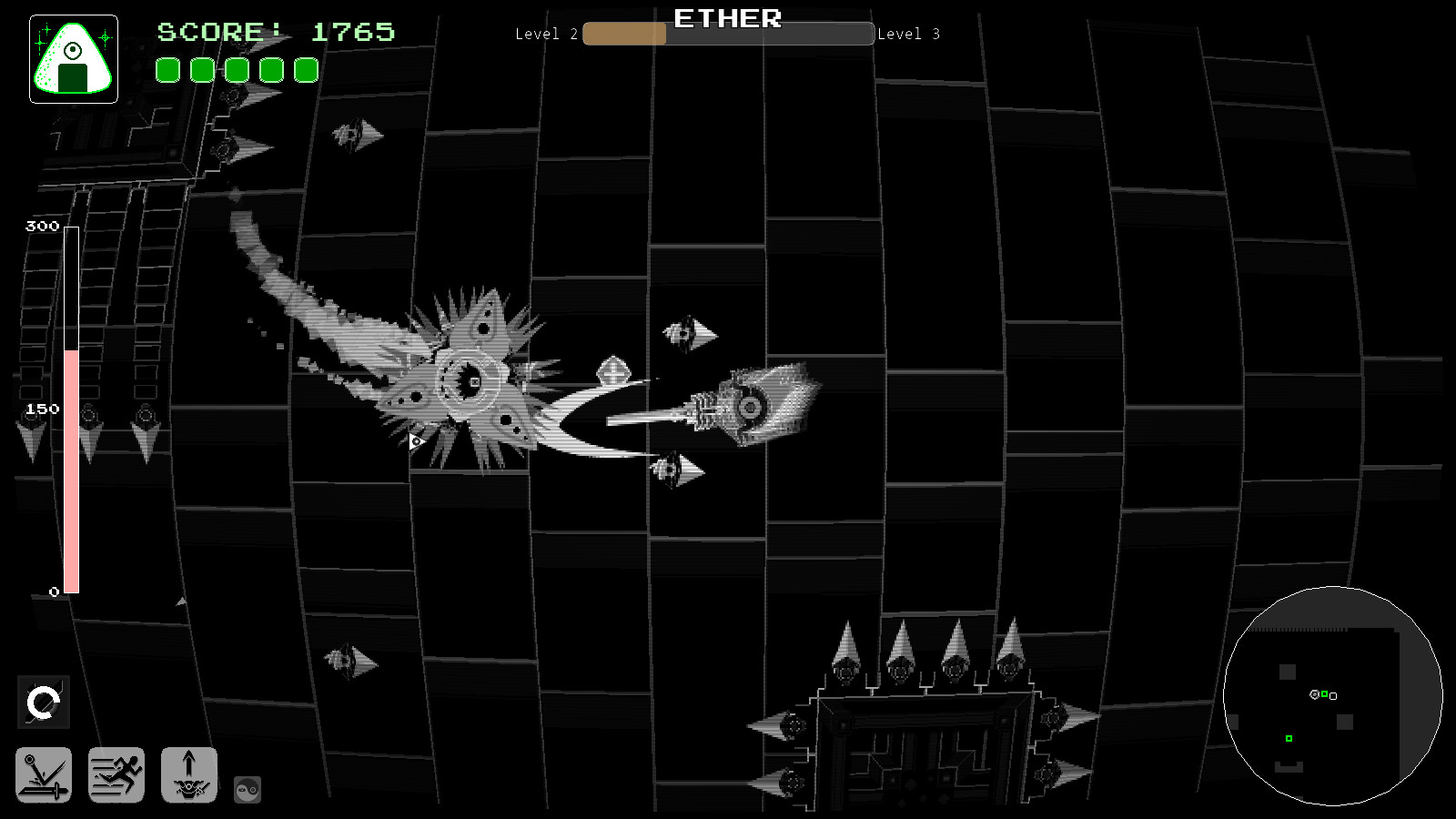Activate the running dash ability icon

[116, 775]
